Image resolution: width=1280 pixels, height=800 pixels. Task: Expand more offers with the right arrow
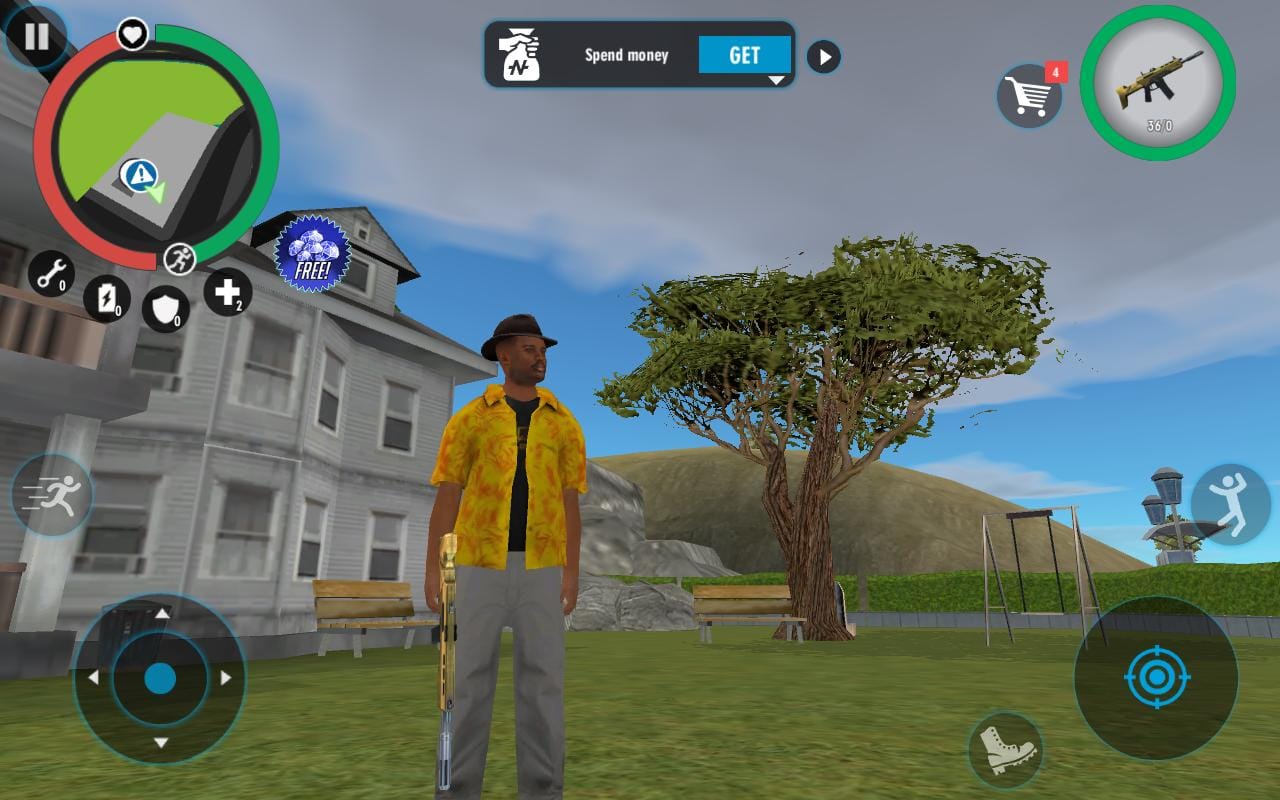coord(824,57)
